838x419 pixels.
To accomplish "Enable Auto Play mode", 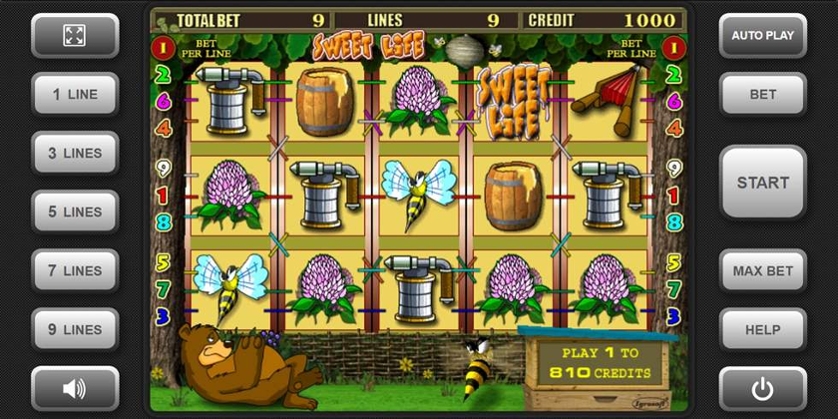I will point(762,36).
